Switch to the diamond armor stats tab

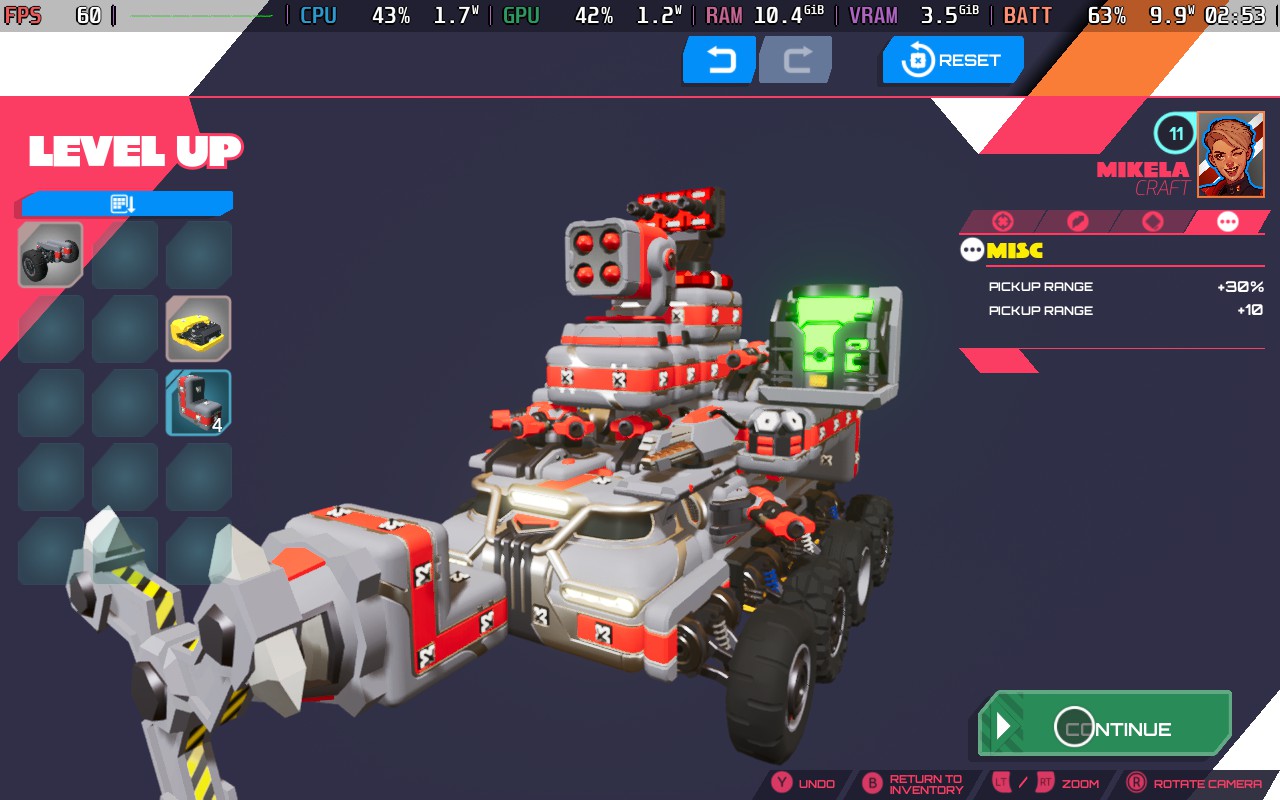(x=1152, y=222)
